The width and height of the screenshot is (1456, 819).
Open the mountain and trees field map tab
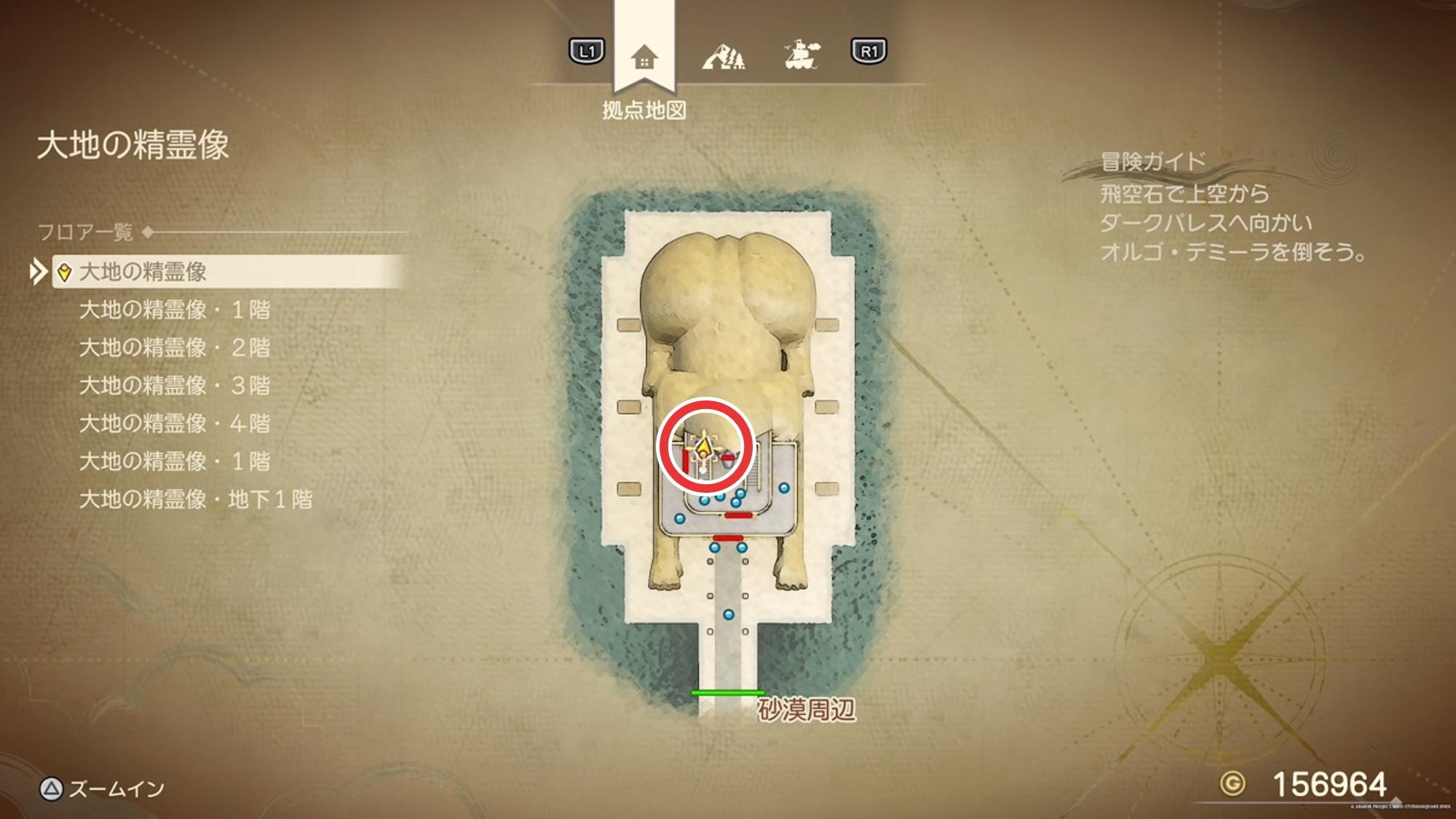[x=724, y=55]
